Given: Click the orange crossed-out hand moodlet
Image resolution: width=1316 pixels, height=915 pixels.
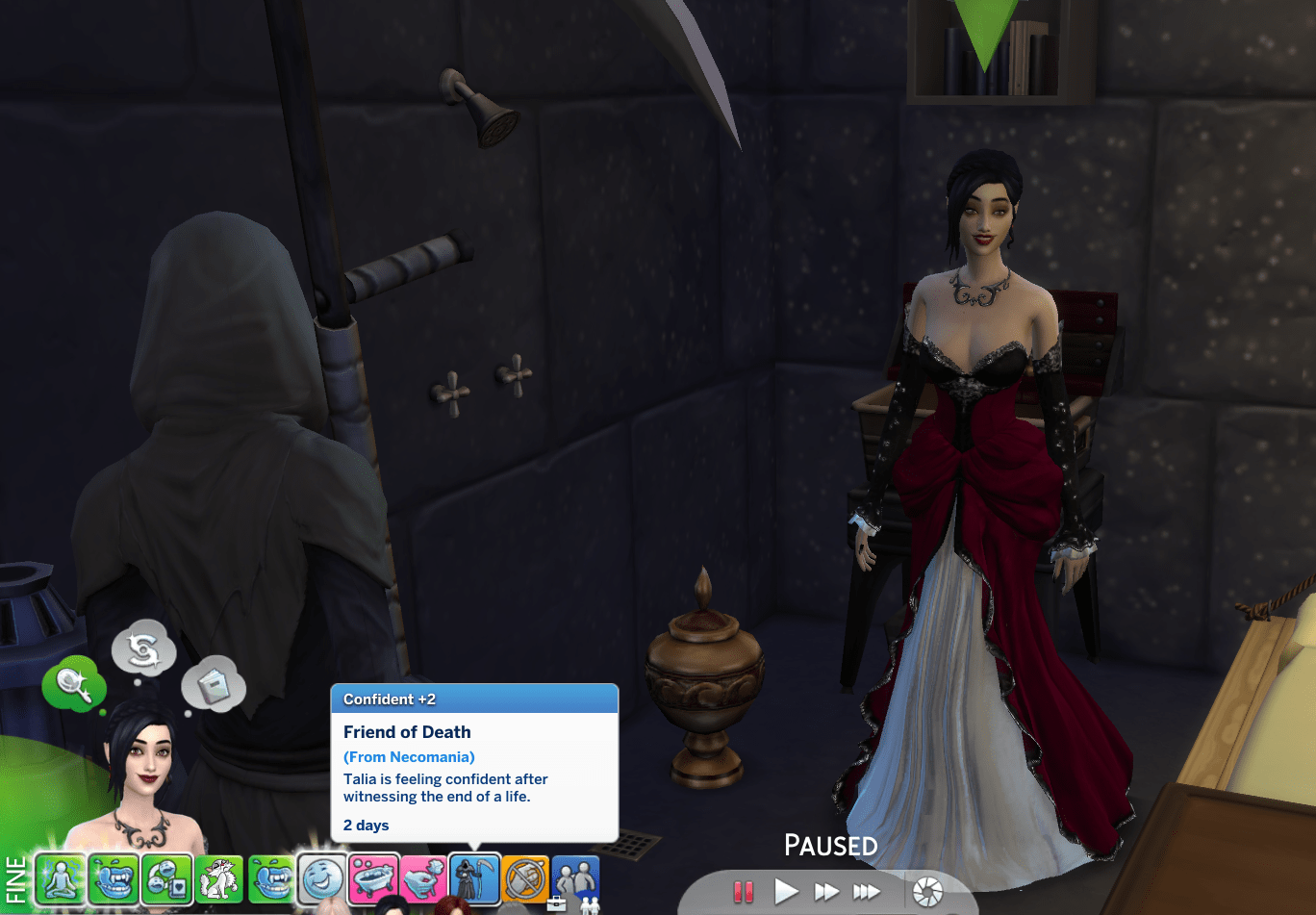Looking at the screenshot, I should (x=525, y=879).
